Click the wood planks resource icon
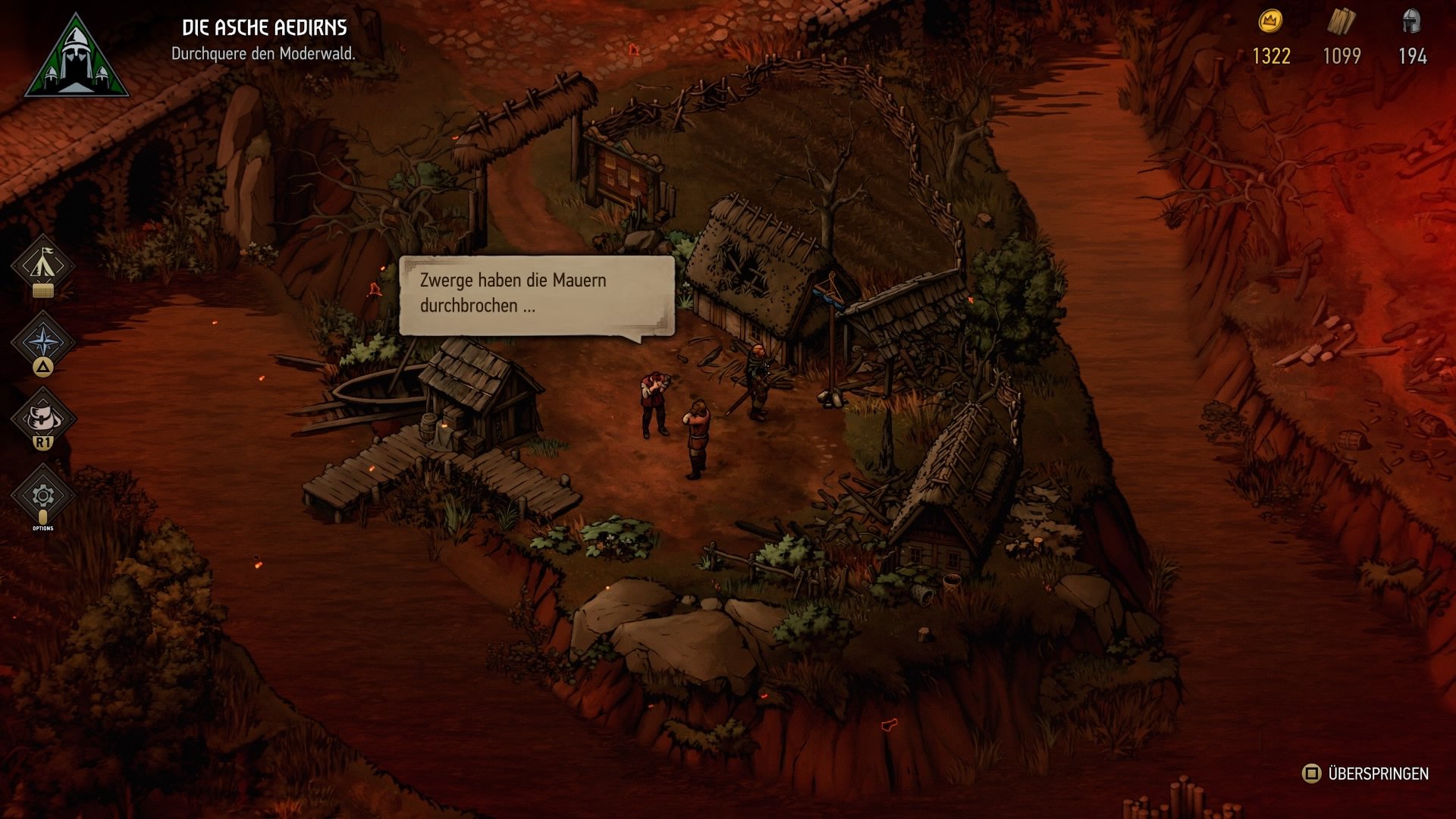1456x819 pixels. coord(1343,23)
